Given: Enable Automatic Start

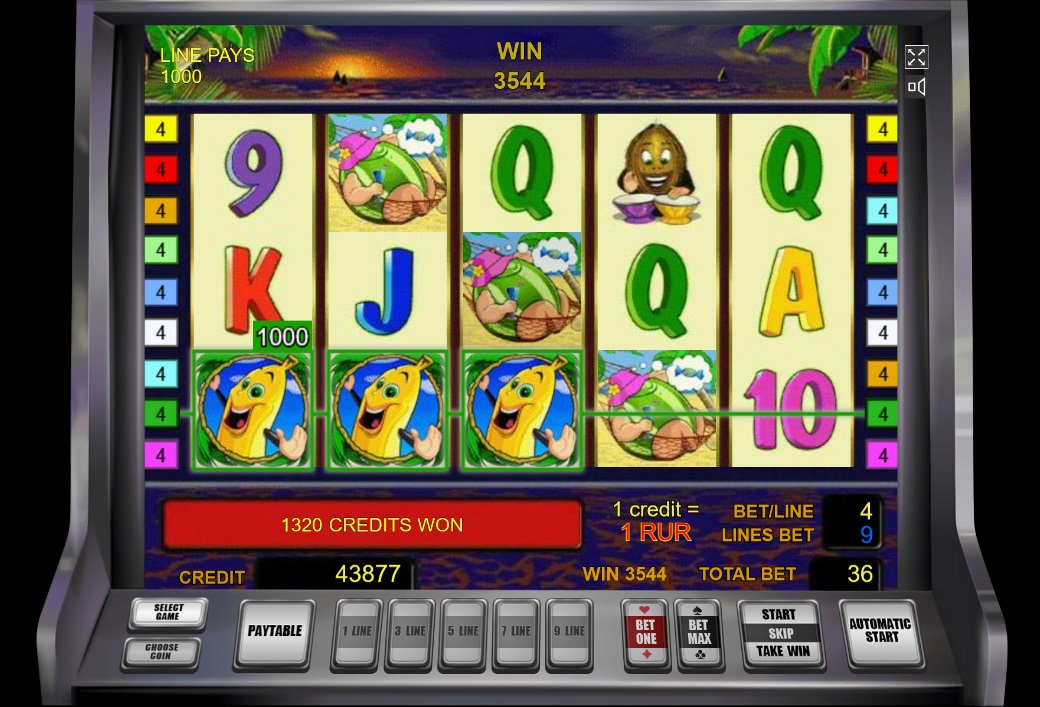Looking at the screenshot, I should (880, 631).
